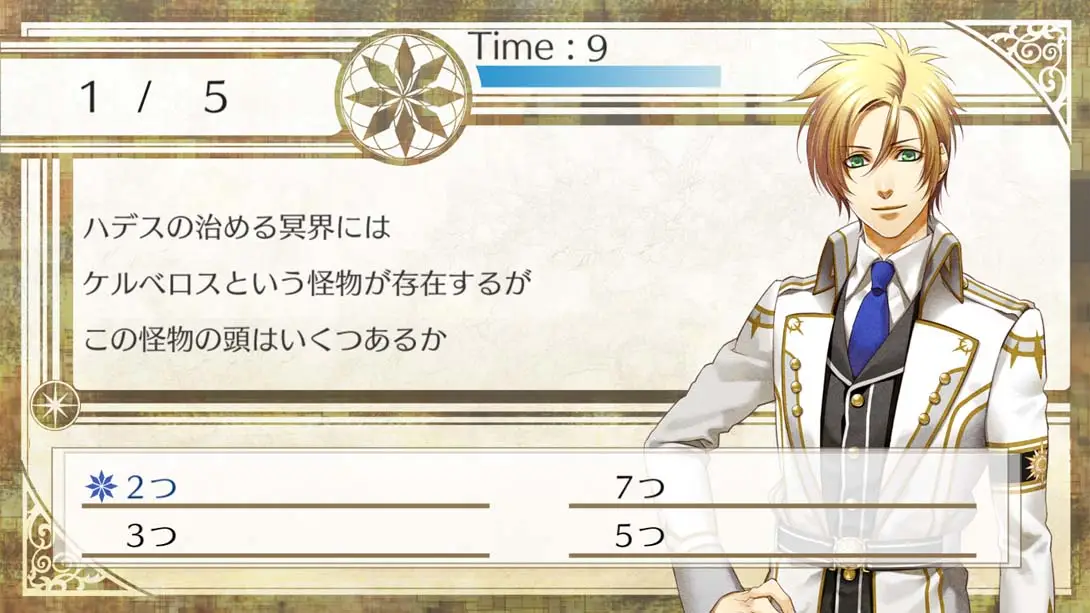Pick the 7つ answer choice
This screenshot has height=613, width=1090.
tap(639, 488)
